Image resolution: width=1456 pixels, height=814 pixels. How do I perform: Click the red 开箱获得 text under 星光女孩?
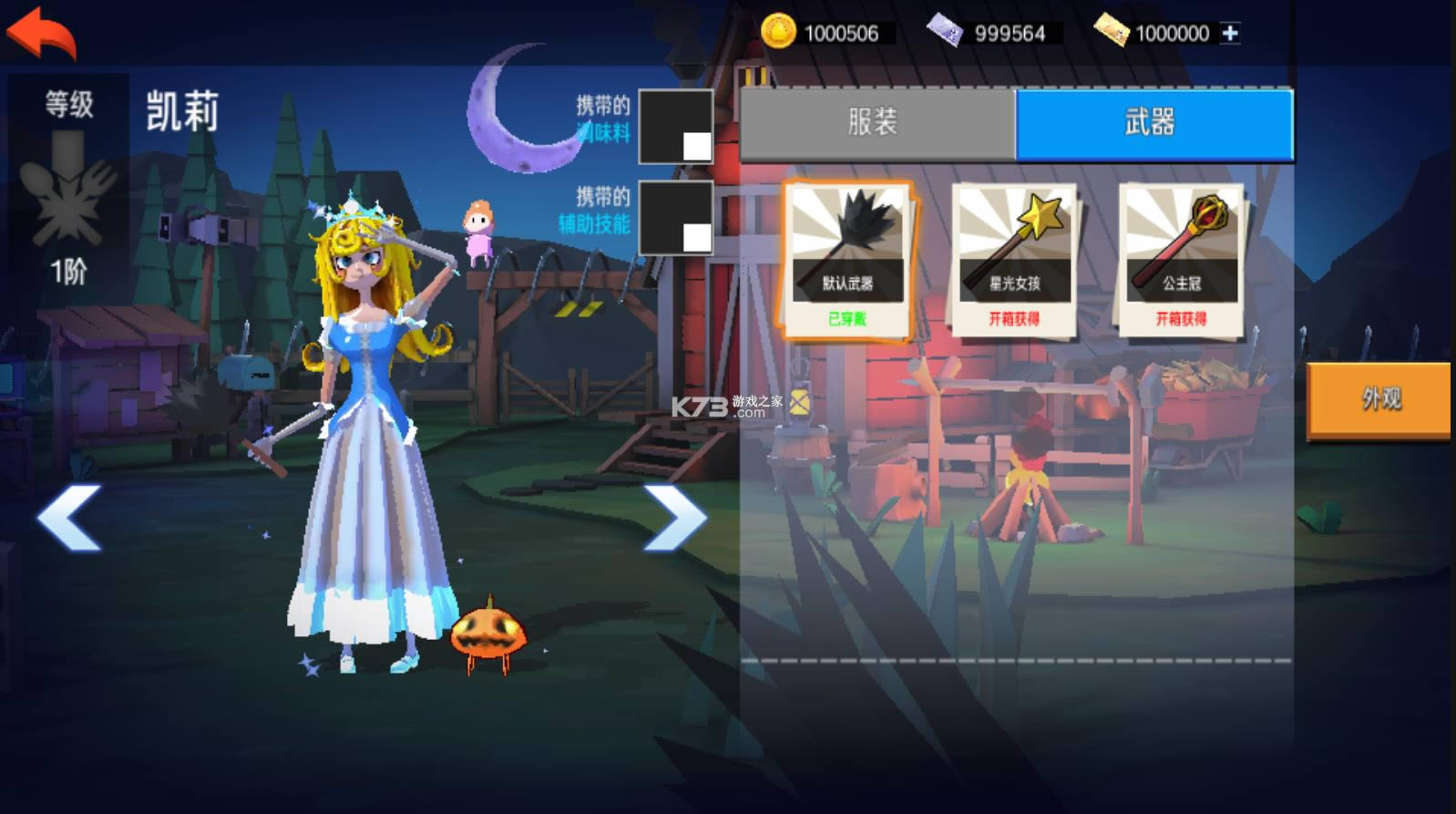tap(1014, 318)
